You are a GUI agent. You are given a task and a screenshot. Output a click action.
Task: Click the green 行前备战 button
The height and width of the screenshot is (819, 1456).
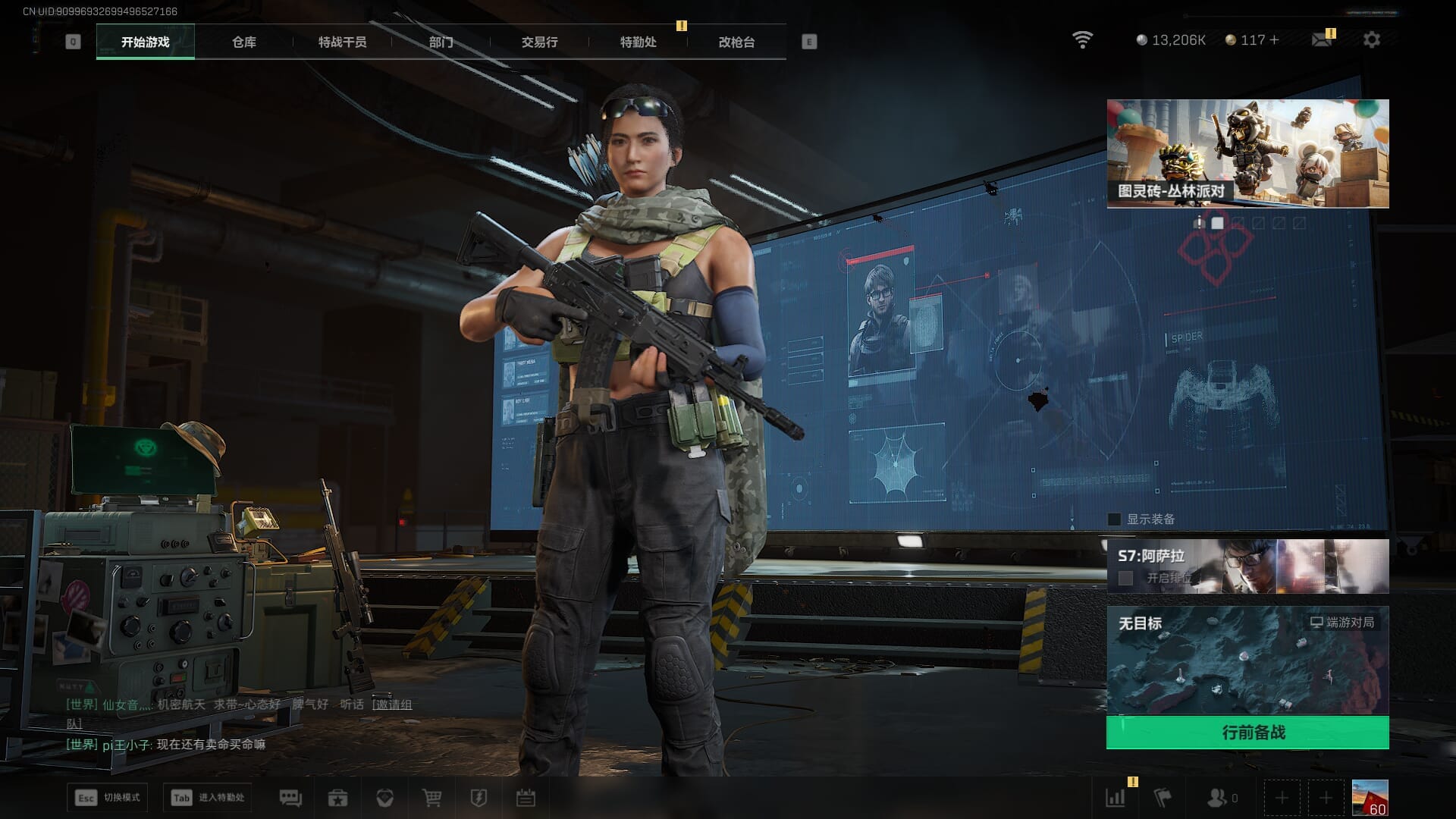click(1247, 733)
